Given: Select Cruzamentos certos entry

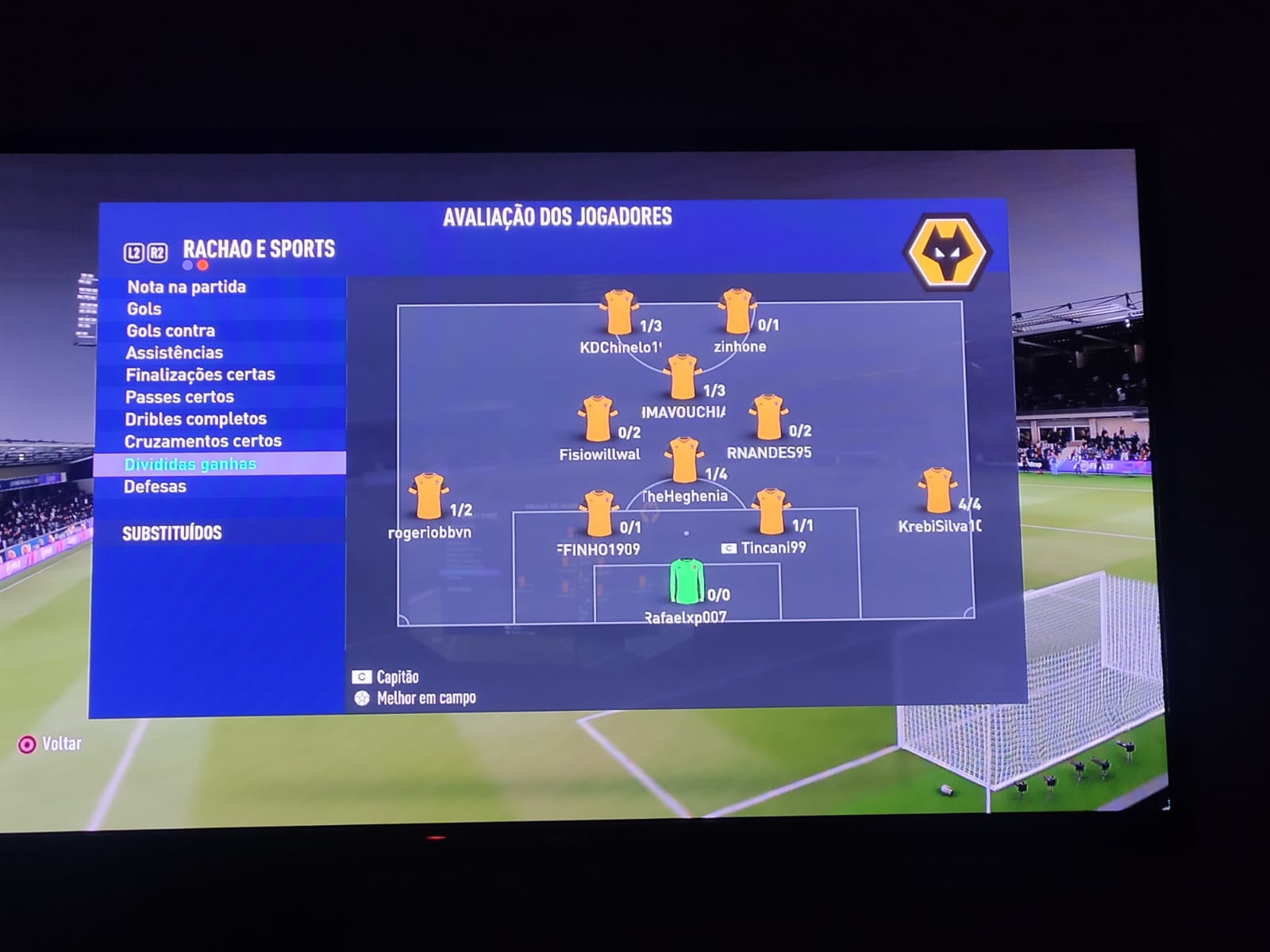Looking at the screenshot, I should [202, 441].
